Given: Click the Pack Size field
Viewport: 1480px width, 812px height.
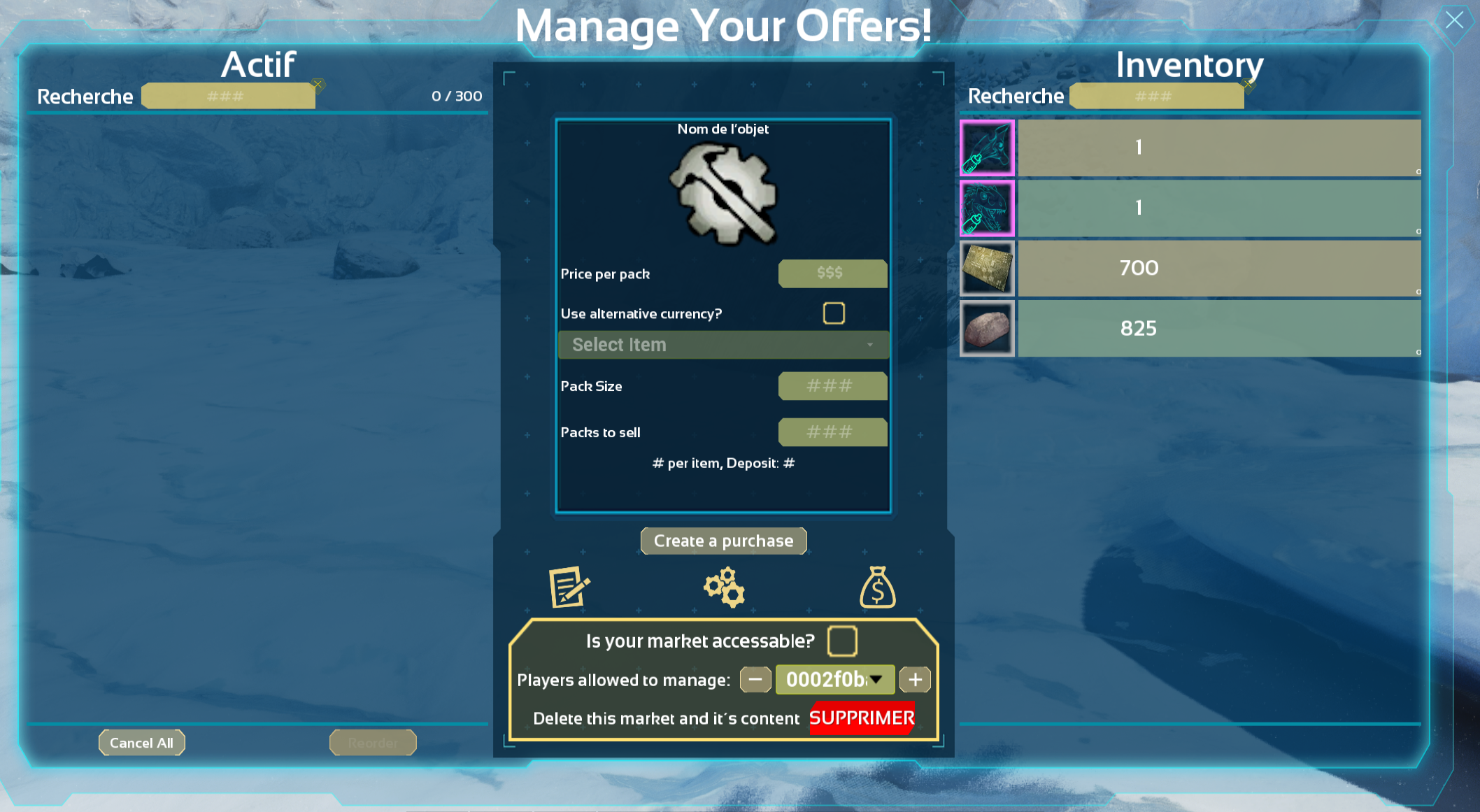Looking at the screenshot, I should coord(832,386).
